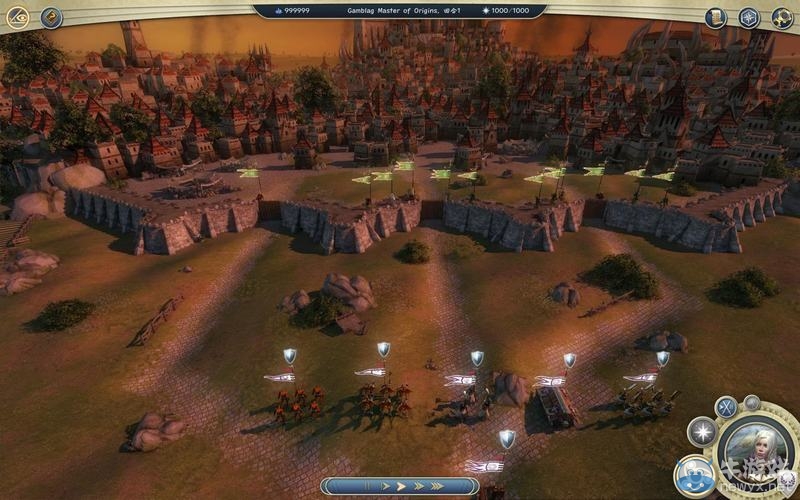
Task: Set battle speed to fastest triple arrows
Action: point(436,486)
